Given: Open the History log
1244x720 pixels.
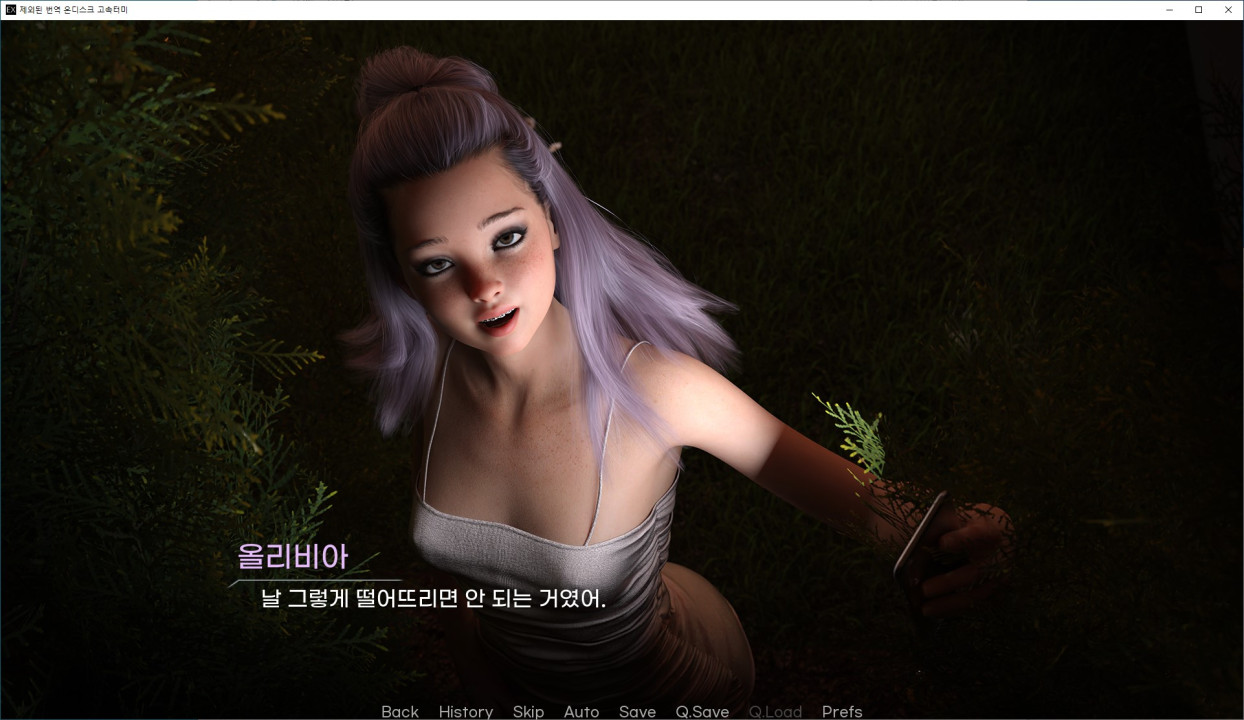Looking at the screenshot, I should coord(465,711).
